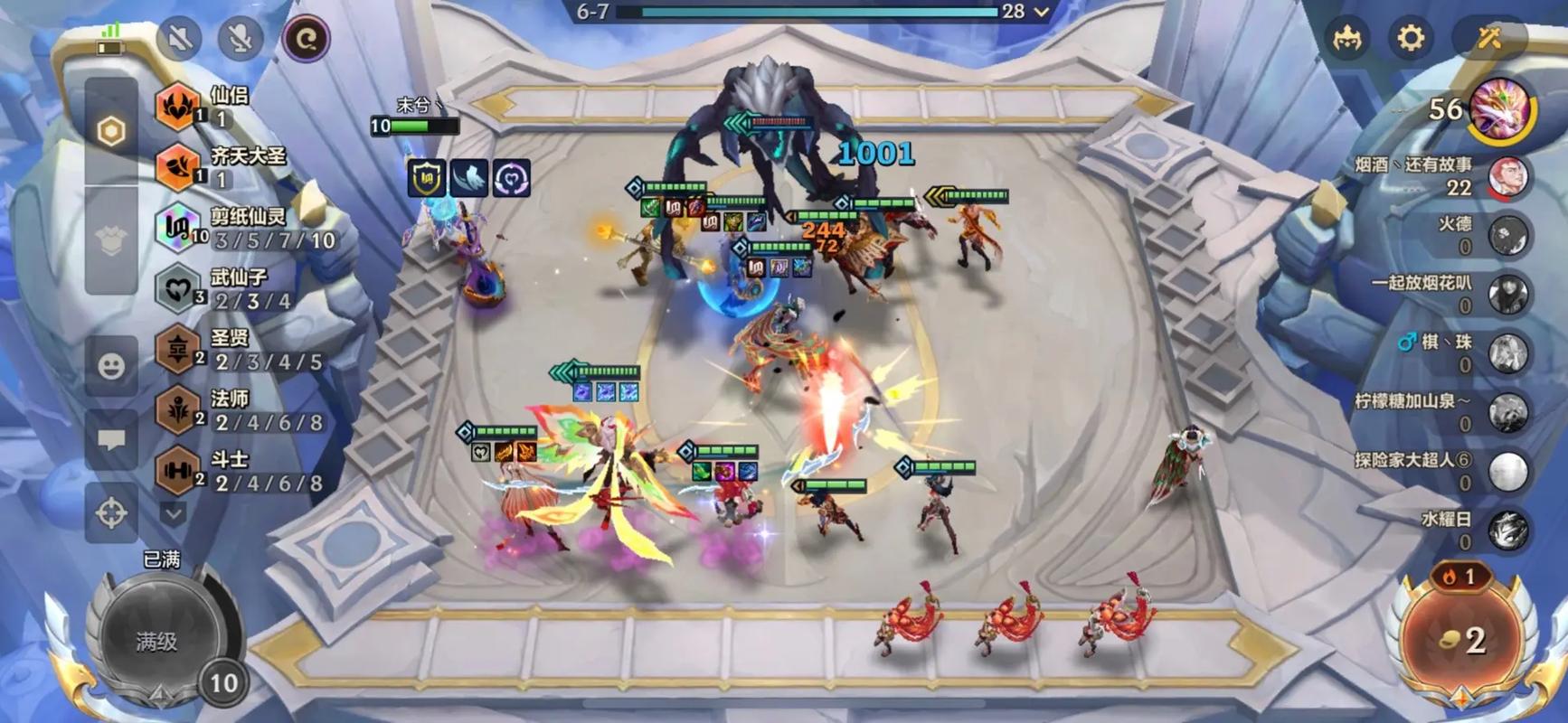Select the 剪纸仙灵 trait entry
Viewport: 1568px width, 723px height.
coord(244,228)
